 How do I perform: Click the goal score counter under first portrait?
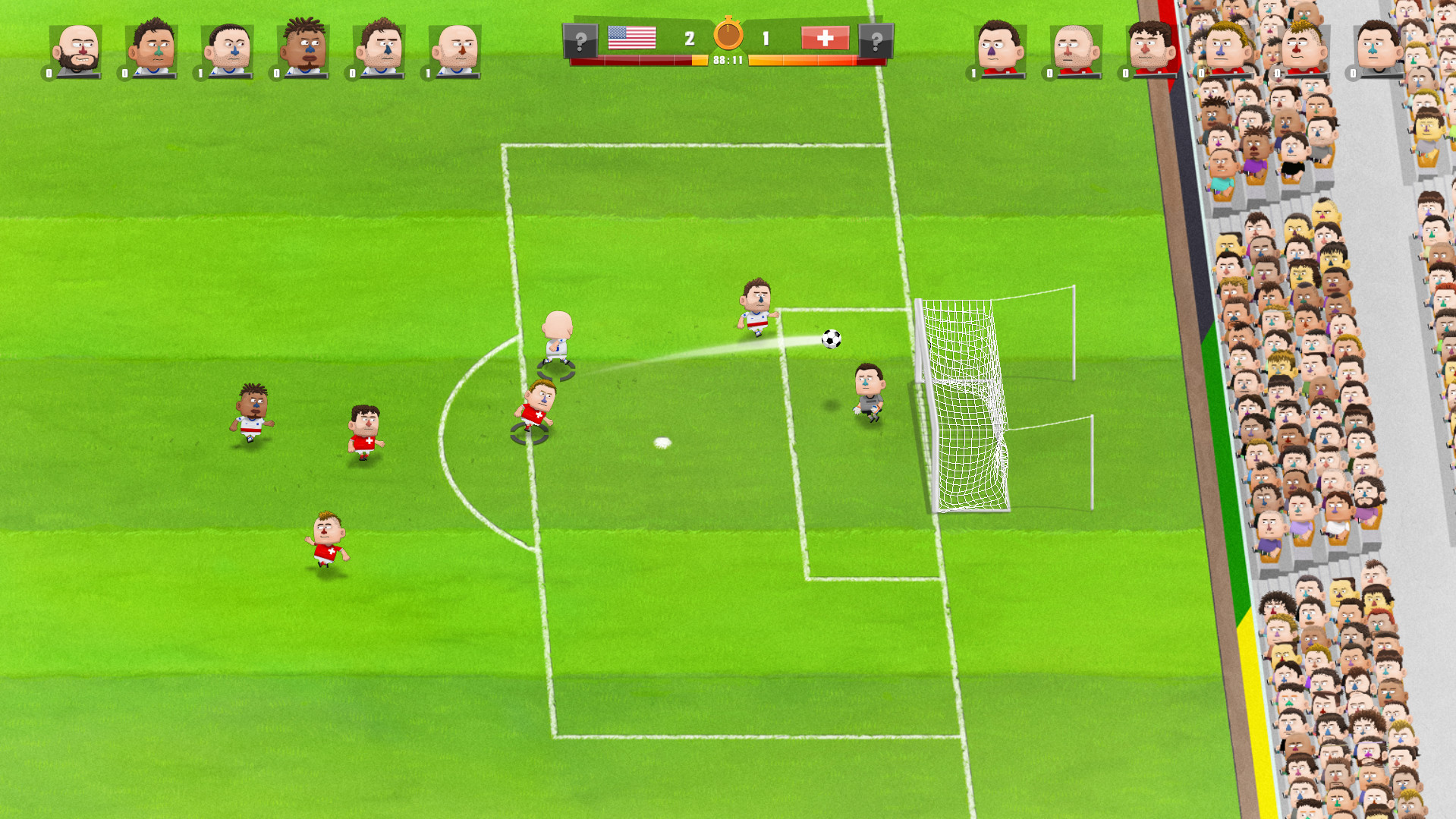pos(48,74)
